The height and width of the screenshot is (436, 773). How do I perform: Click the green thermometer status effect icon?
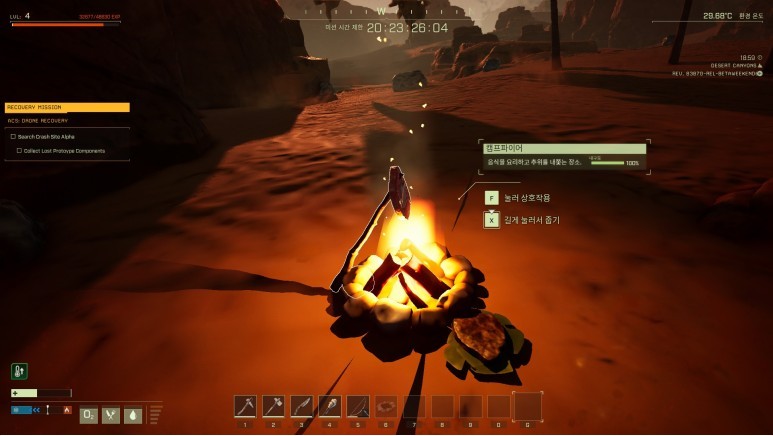point(19,371)
